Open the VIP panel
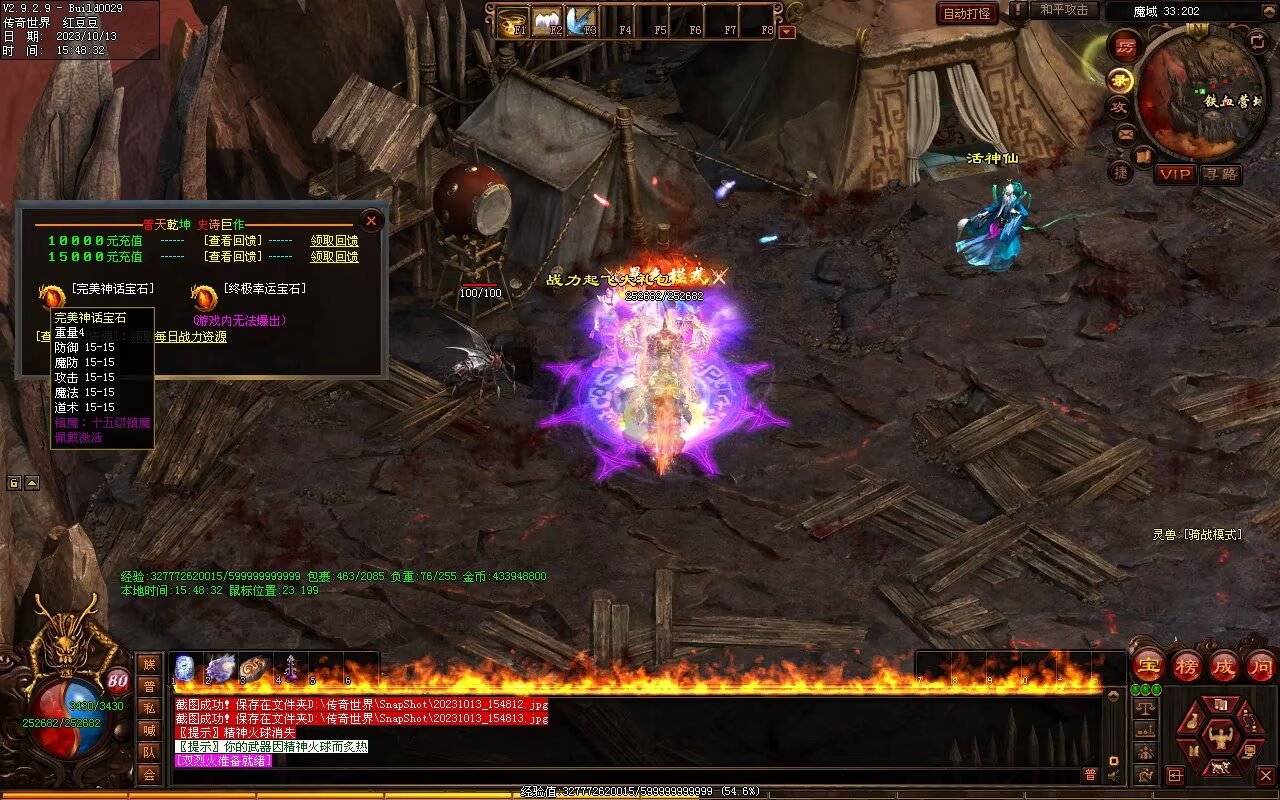The height and width of the screenshot is (800, 1280). [x=1175, y=174]
